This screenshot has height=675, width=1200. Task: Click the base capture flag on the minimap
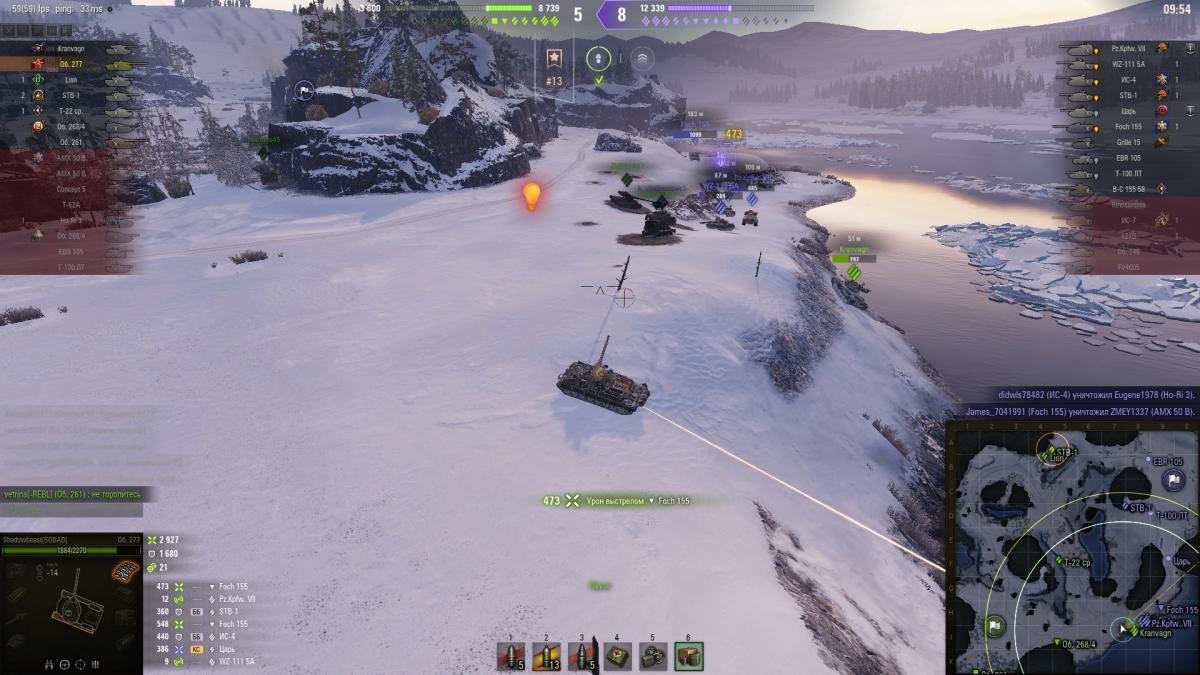point(1173,481)
